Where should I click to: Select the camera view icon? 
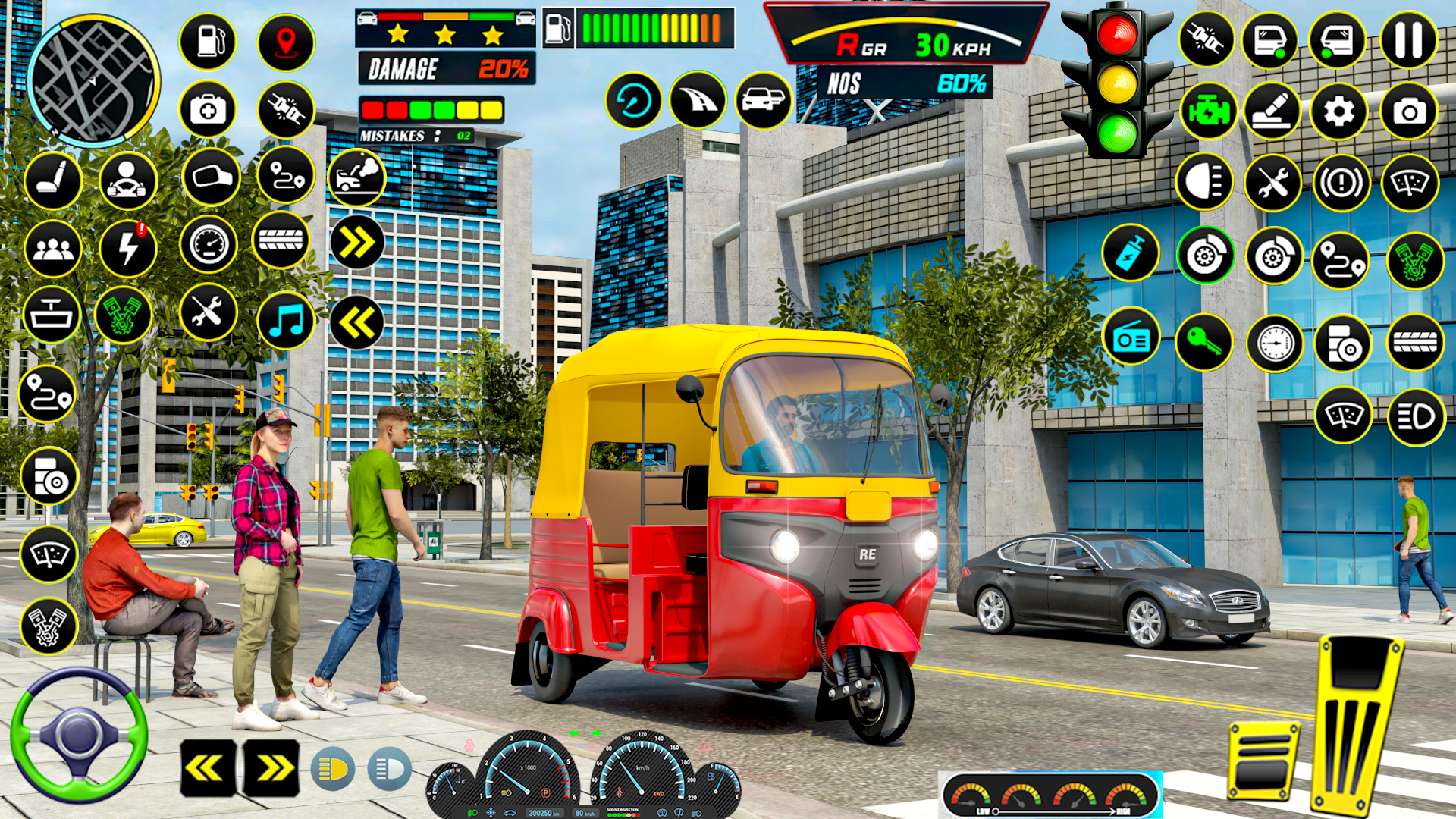(x=1409, y=111)
